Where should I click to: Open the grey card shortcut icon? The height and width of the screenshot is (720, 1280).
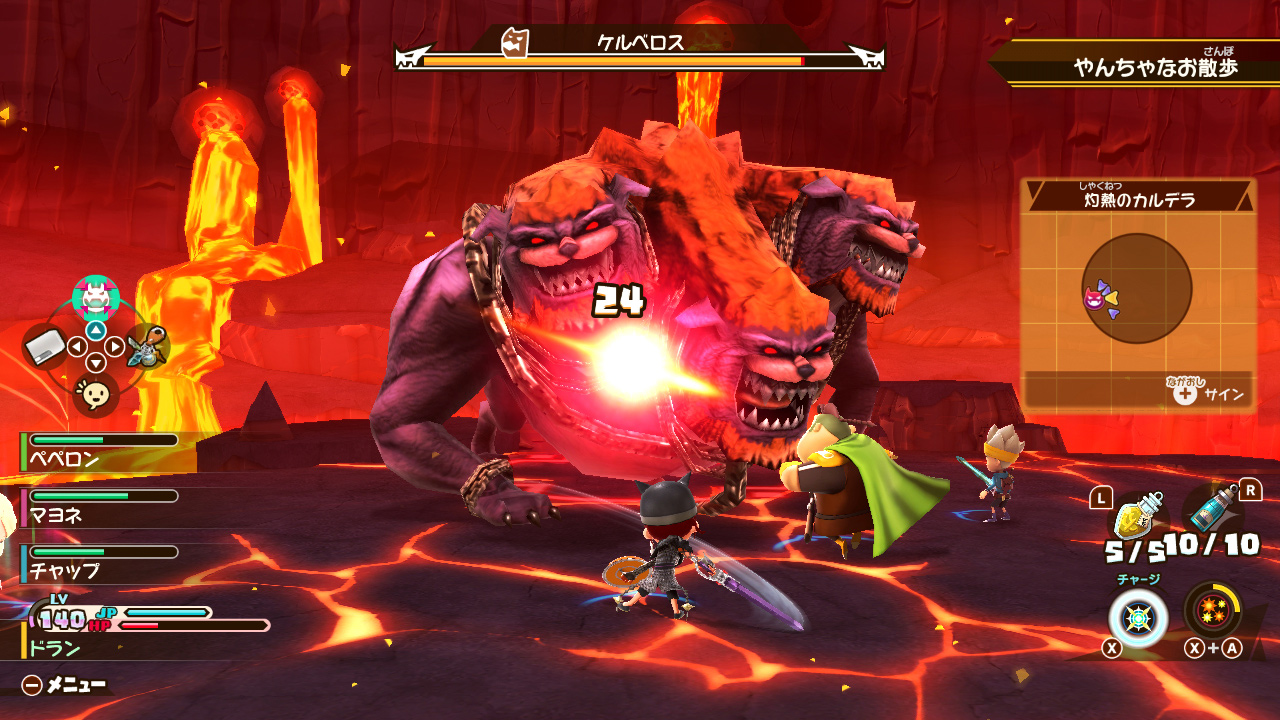tap(44, 346)
